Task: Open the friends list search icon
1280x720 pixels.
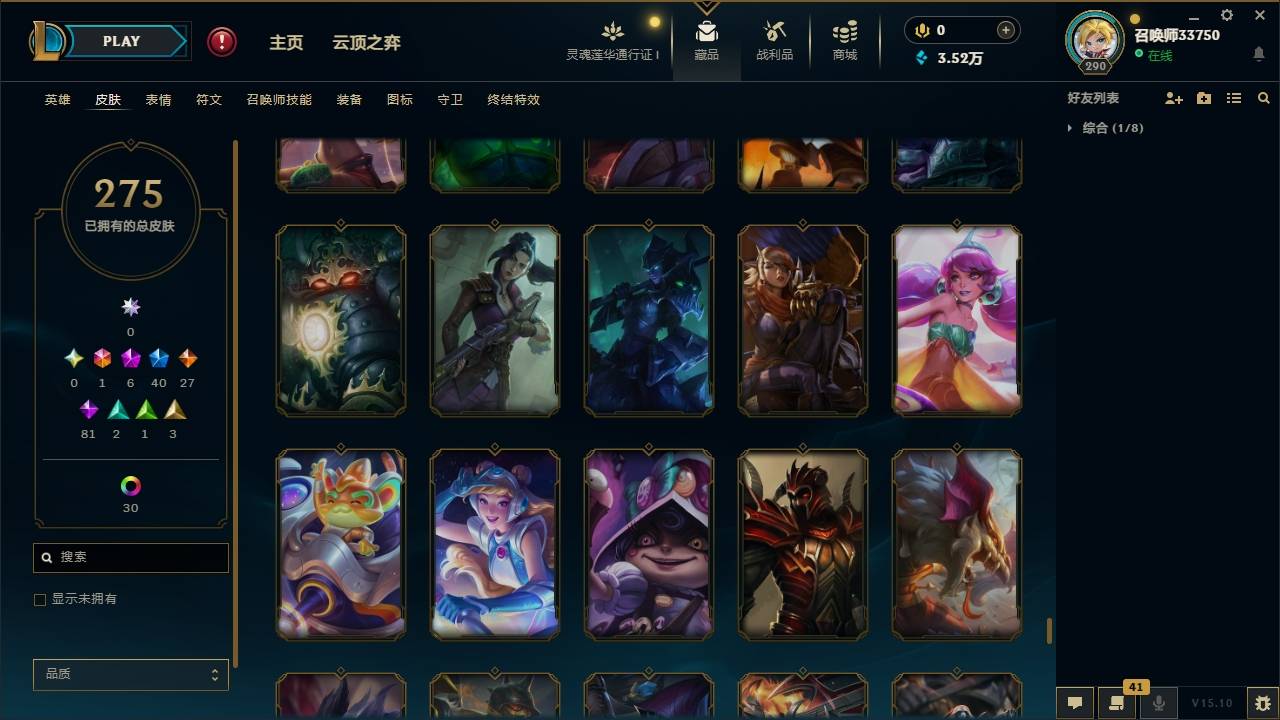Action: click(x=1264, y=97)
